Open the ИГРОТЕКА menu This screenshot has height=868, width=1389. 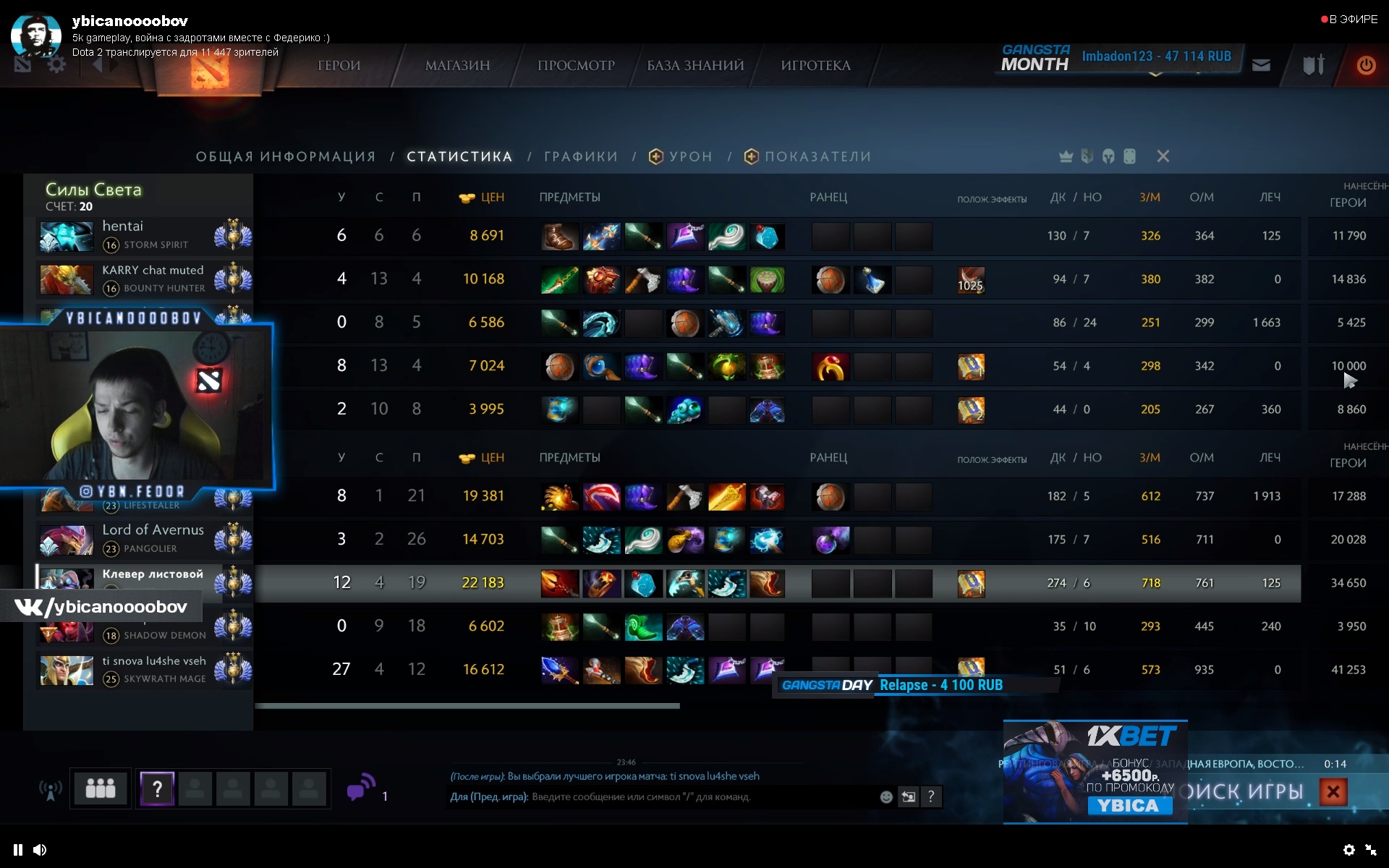coord(815,66)
